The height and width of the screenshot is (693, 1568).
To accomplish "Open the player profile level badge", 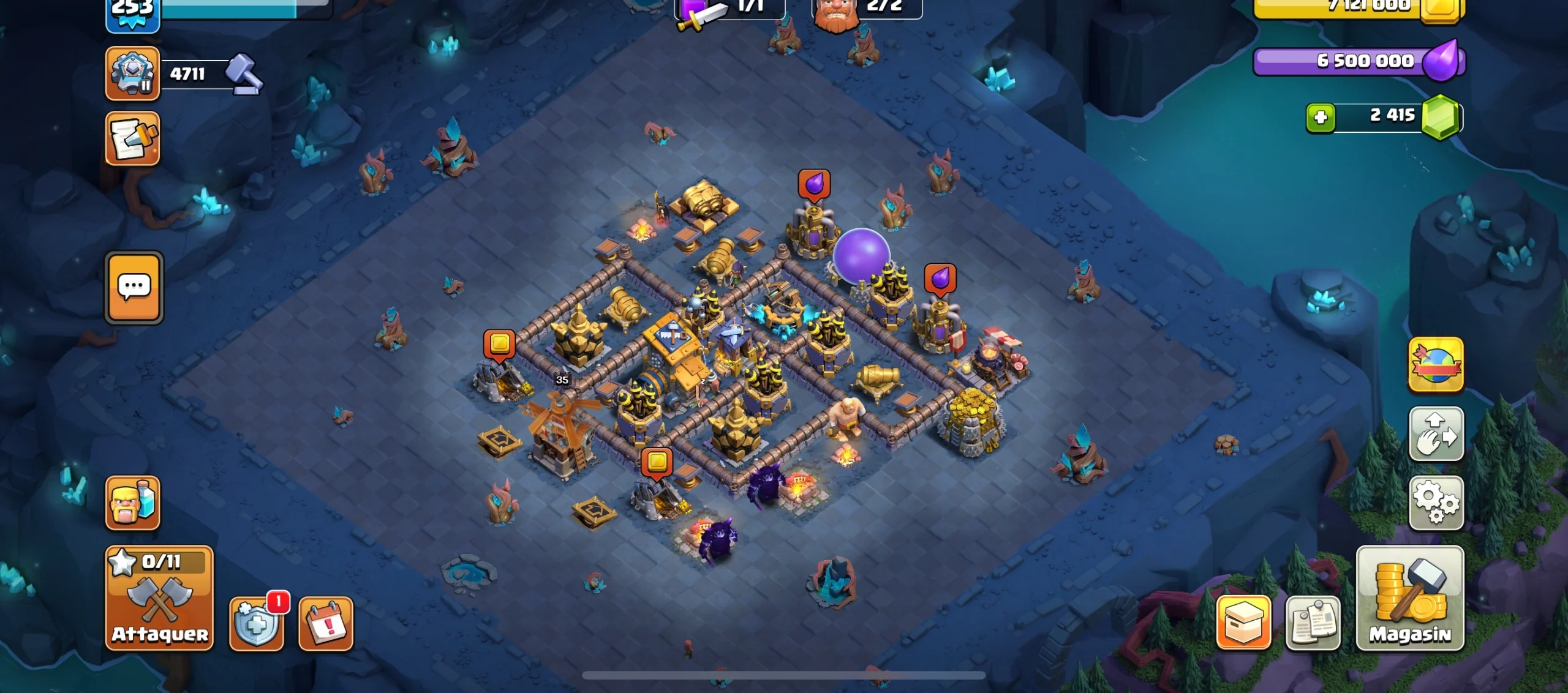I will pyautogui.click(x=132, y=12).
